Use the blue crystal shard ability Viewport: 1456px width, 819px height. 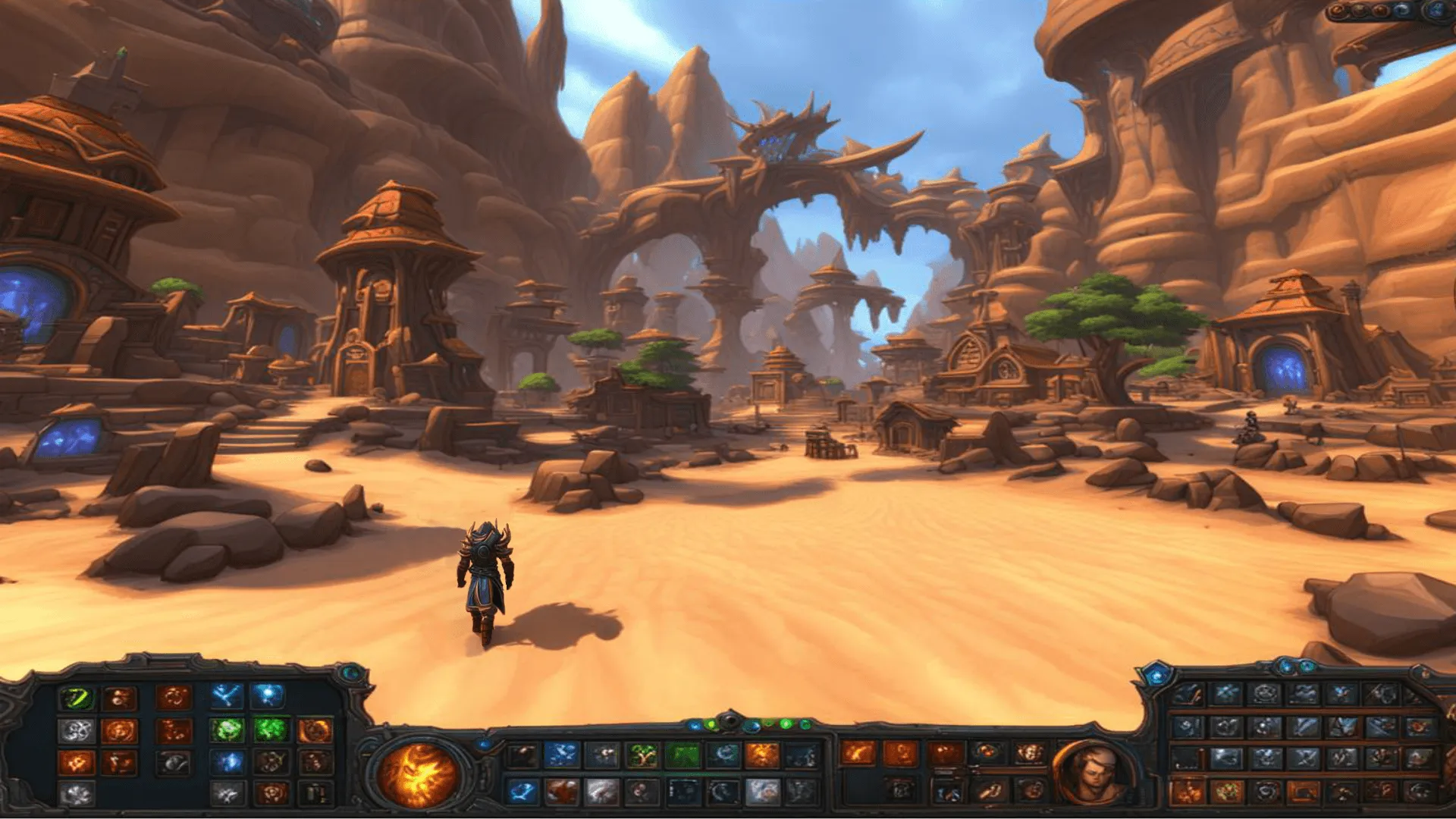pos(227,762)
